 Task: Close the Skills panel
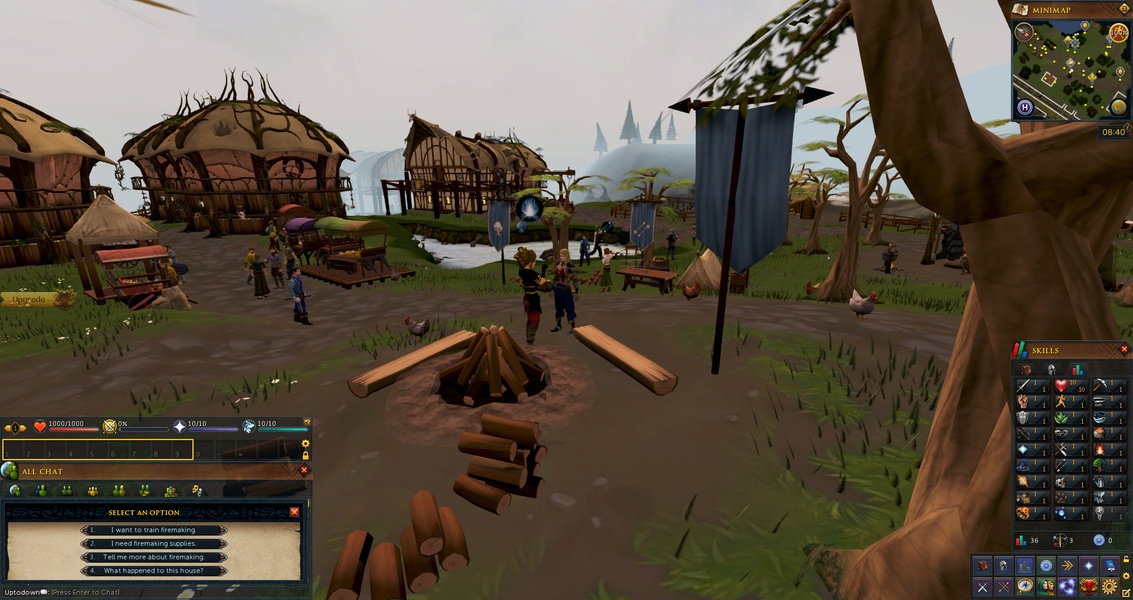point(1124,350)
